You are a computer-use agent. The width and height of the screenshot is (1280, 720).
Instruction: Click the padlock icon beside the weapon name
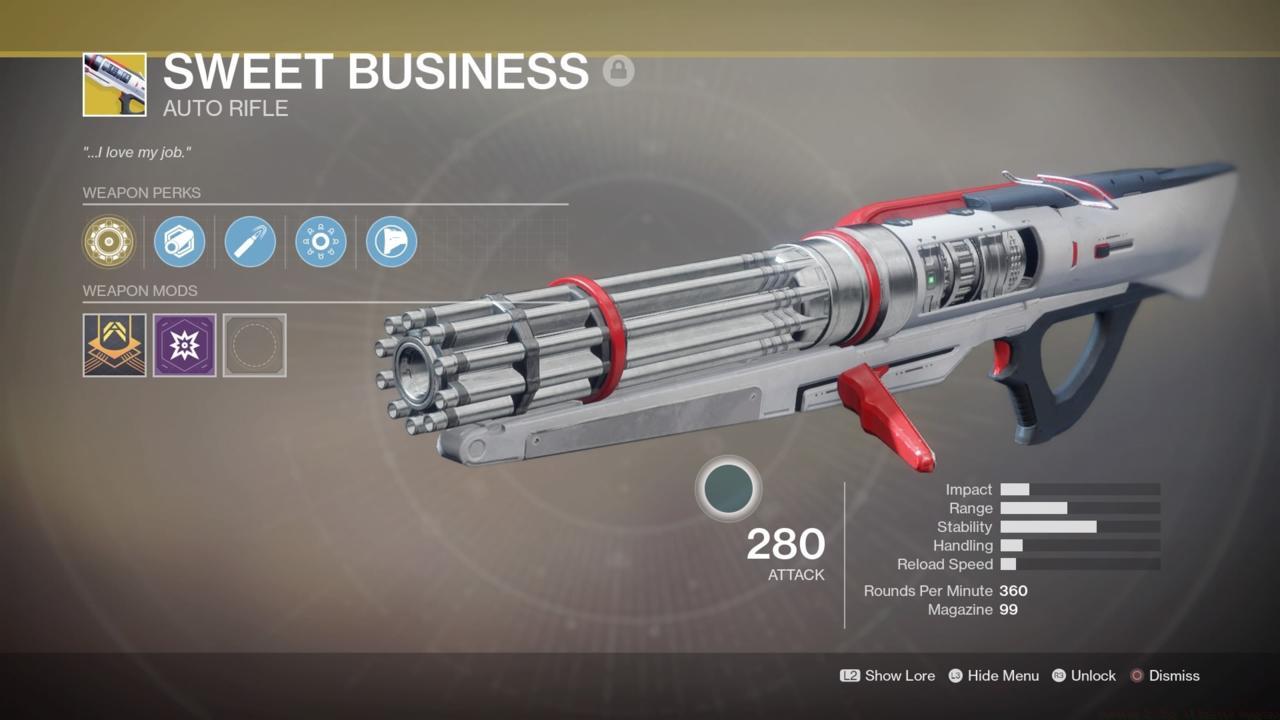[x=620, y=72]
